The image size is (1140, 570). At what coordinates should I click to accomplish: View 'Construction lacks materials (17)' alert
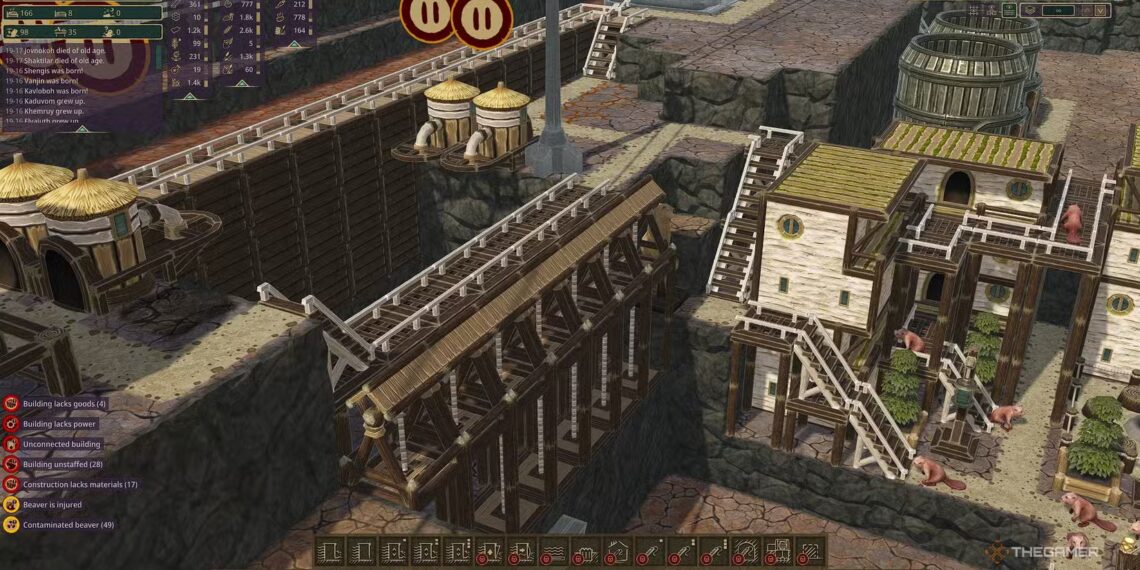click(x=80, y=484)
